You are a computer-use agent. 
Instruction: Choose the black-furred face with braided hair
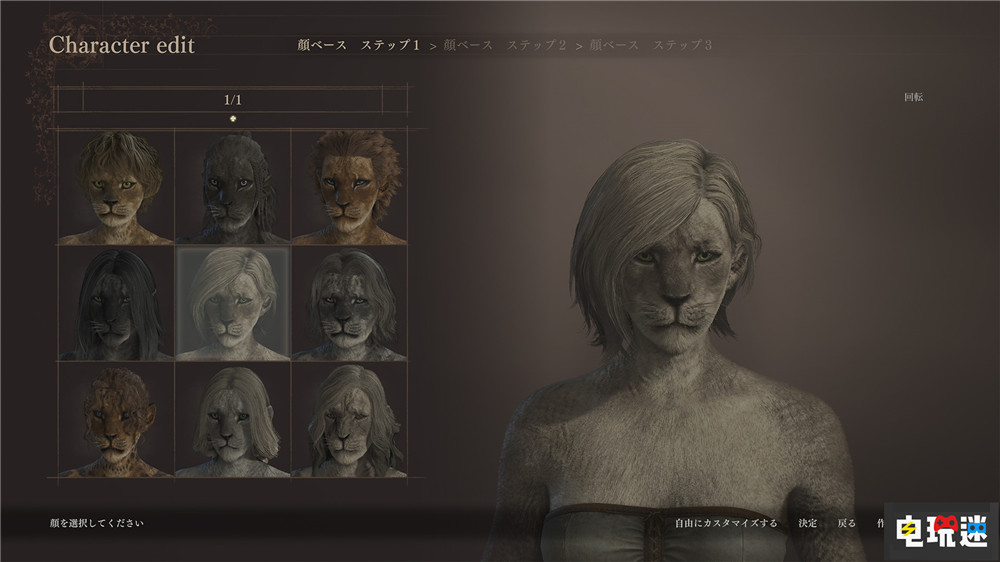point(232,187)
